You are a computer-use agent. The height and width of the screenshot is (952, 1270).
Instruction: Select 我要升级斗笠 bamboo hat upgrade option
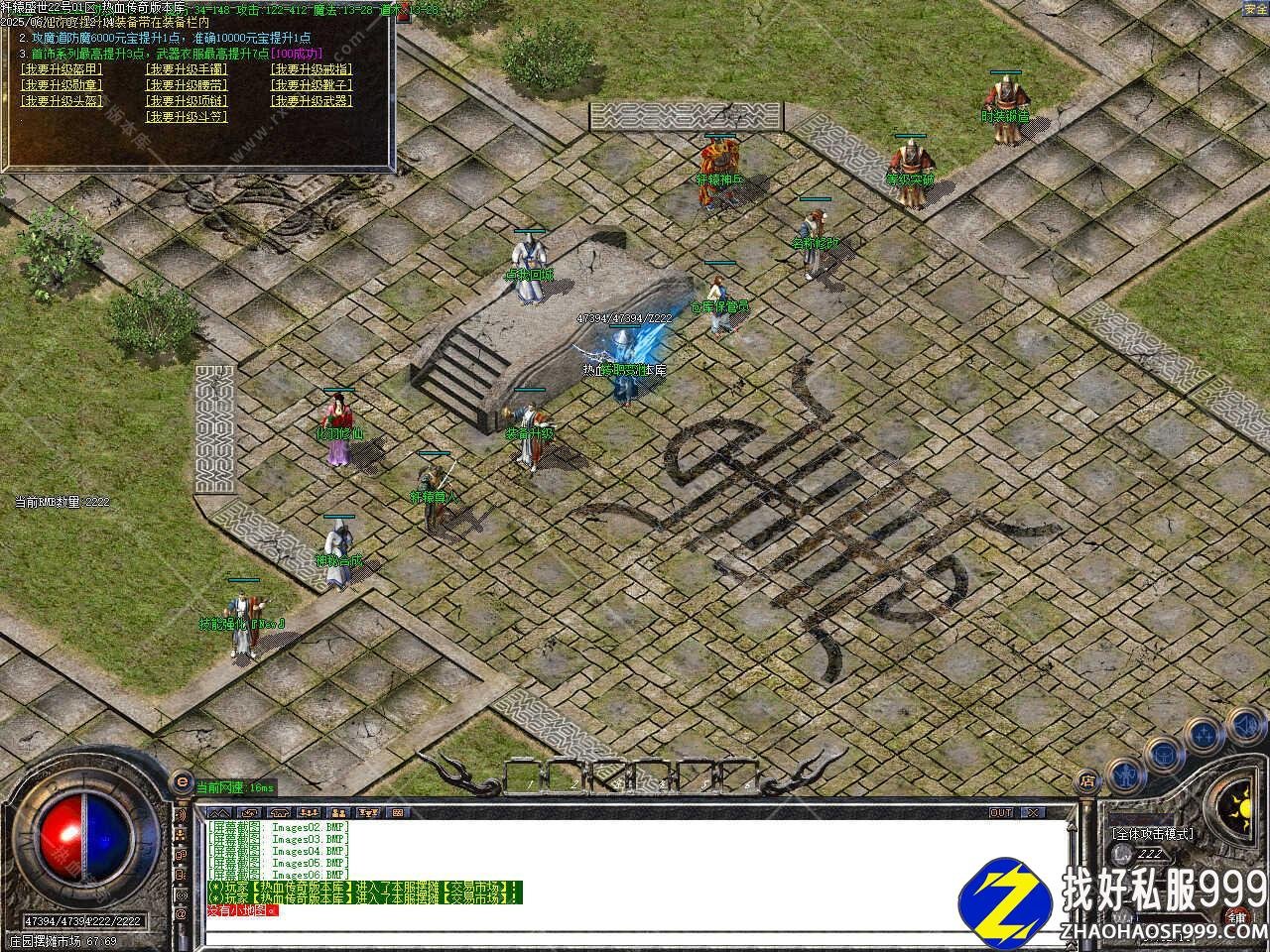pyautogui.click(x=186, y=117)
